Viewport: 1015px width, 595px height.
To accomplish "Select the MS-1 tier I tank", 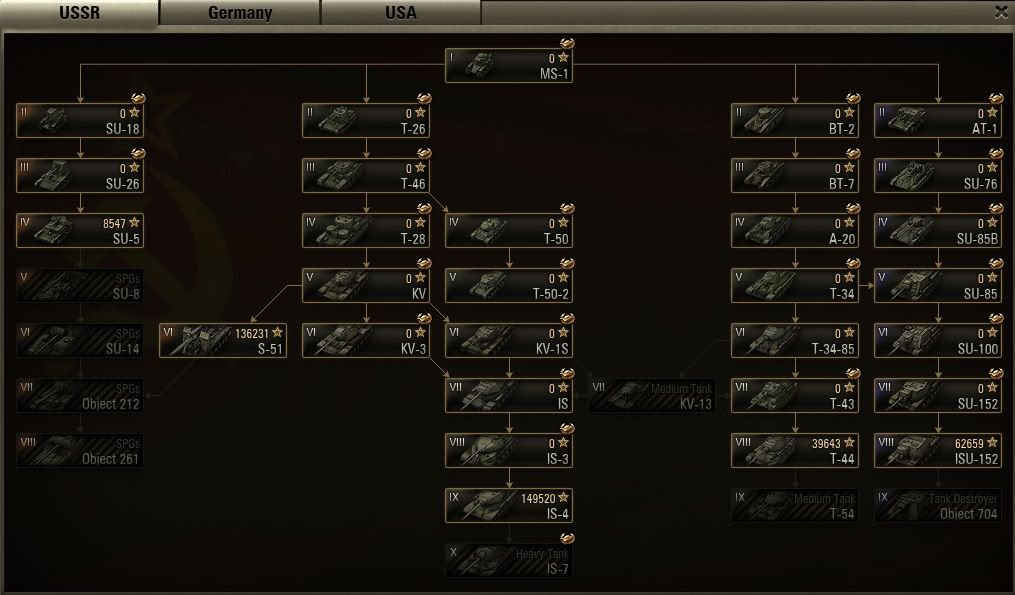I will point(509,66).
